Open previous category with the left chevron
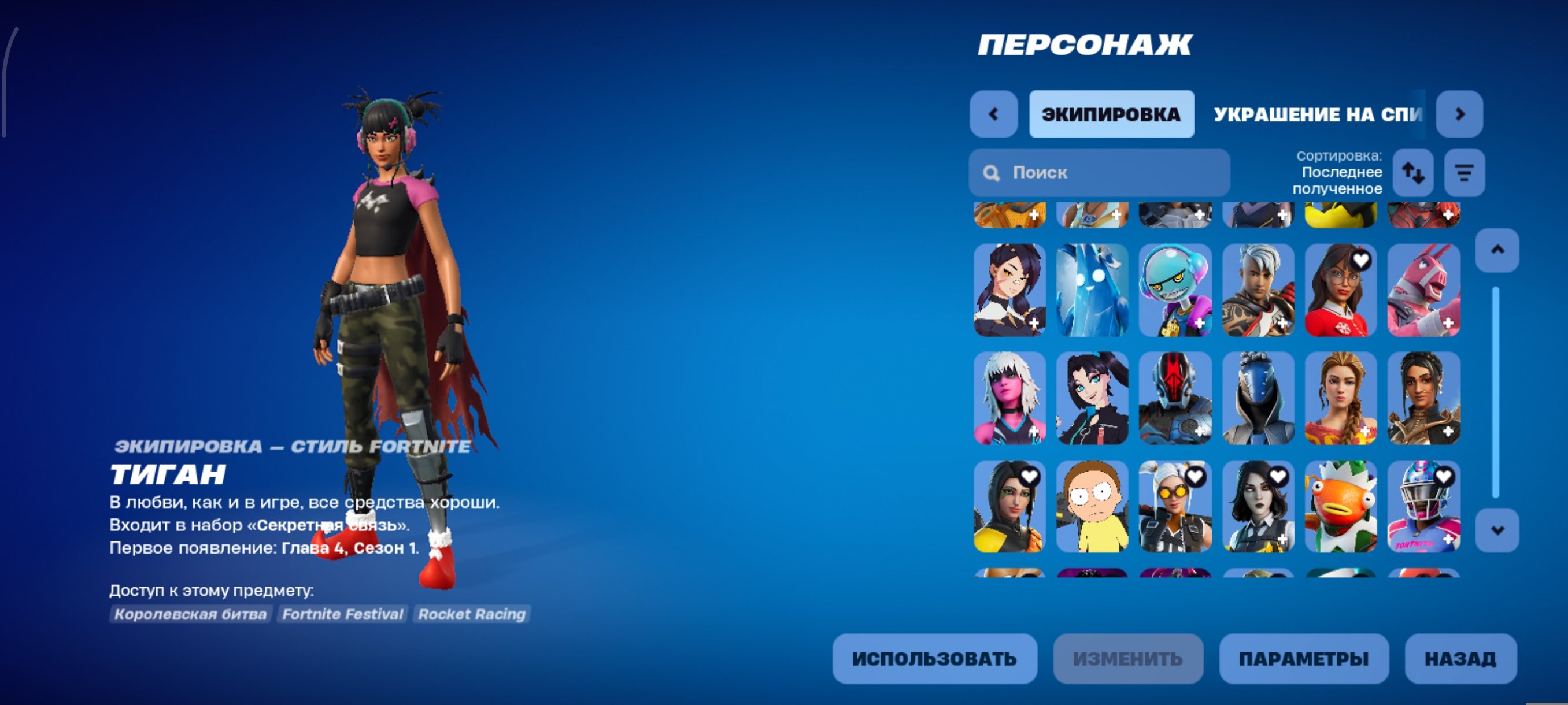The height and width of the screenshot is (705, 1568). (x=993, y=113)
